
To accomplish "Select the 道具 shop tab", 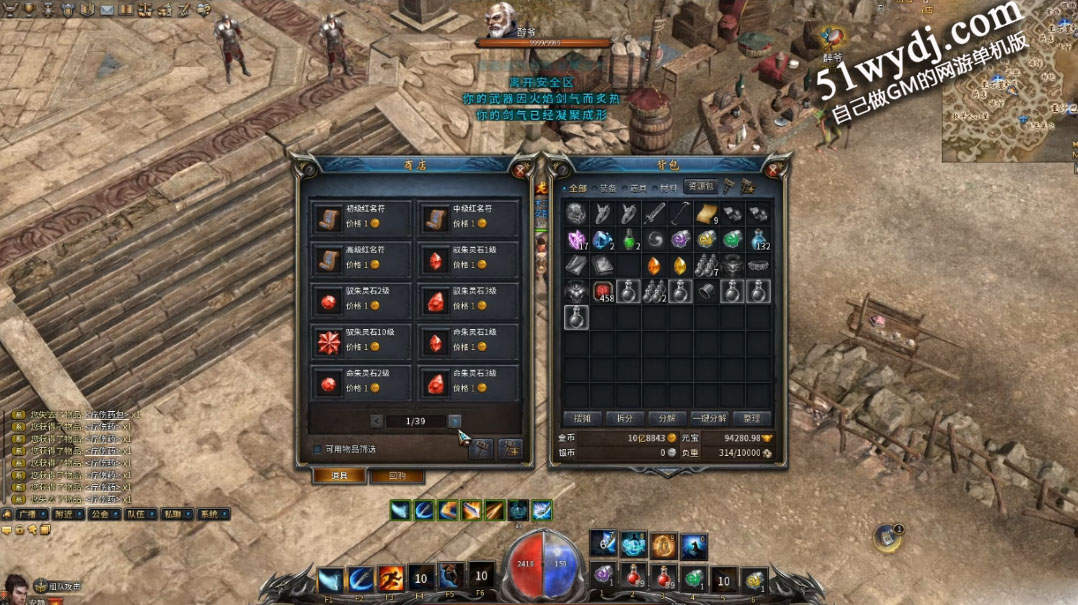I will click(339, 476).
